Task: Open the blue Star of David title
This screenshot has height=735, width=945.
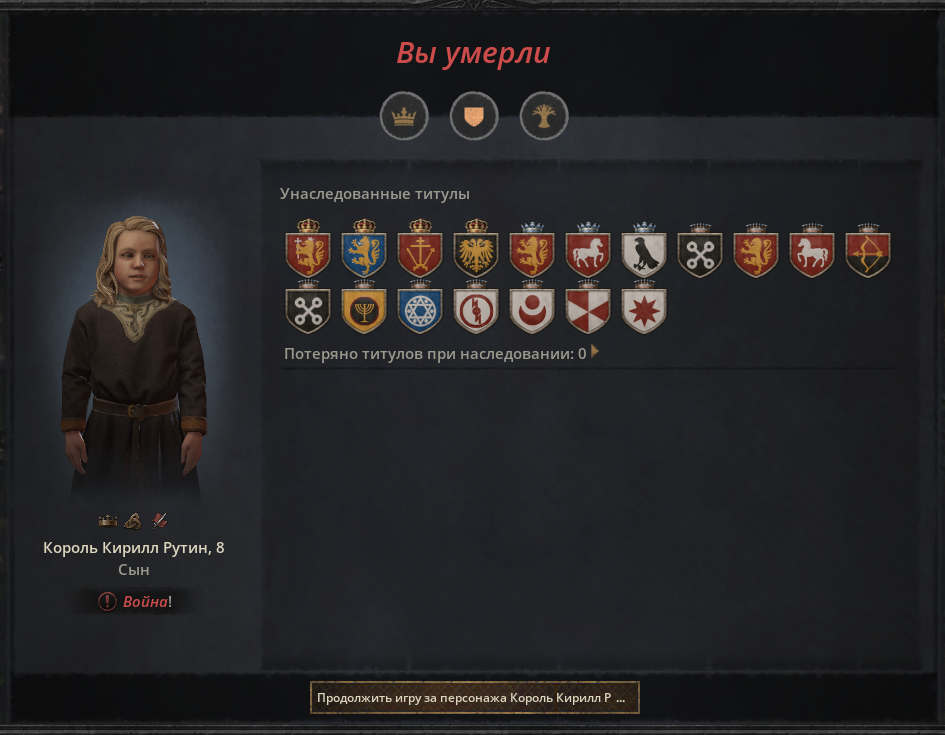Action: click(x=420, y=310)
